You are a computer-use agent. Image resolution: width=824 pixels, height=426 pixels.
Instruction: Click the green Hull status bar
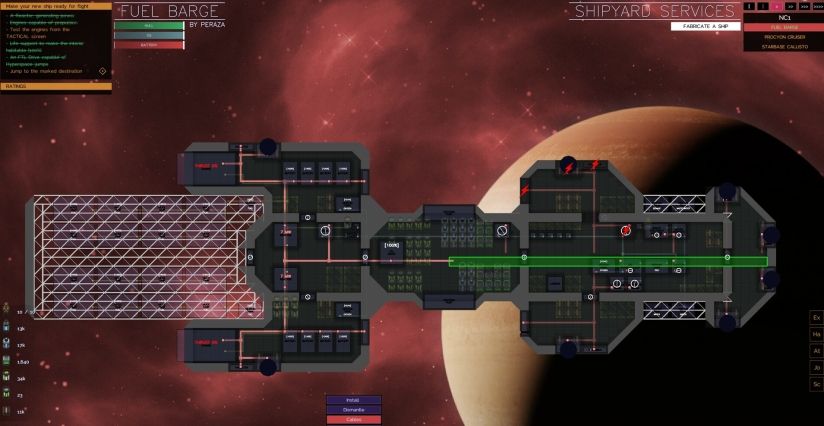(x=149, y=25)
